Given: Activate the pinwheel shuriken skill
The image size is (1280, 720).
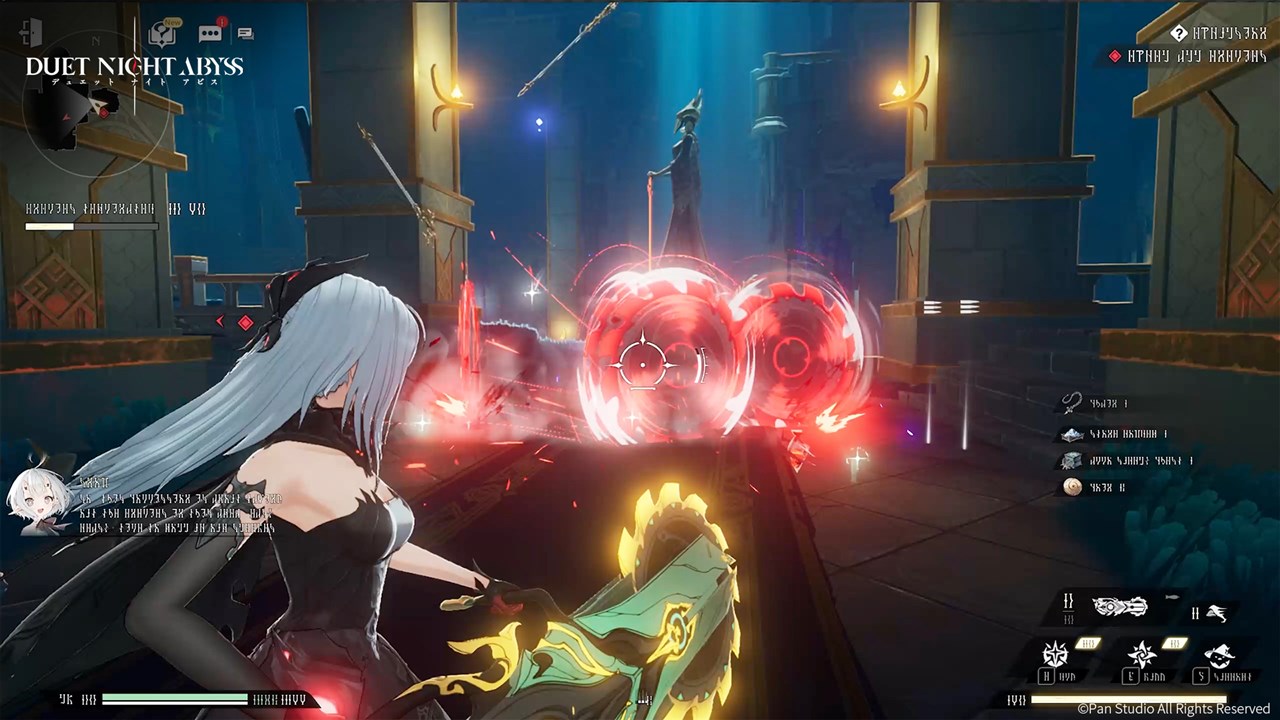Looking at the screenshot, I should [x=1142, y=655].
